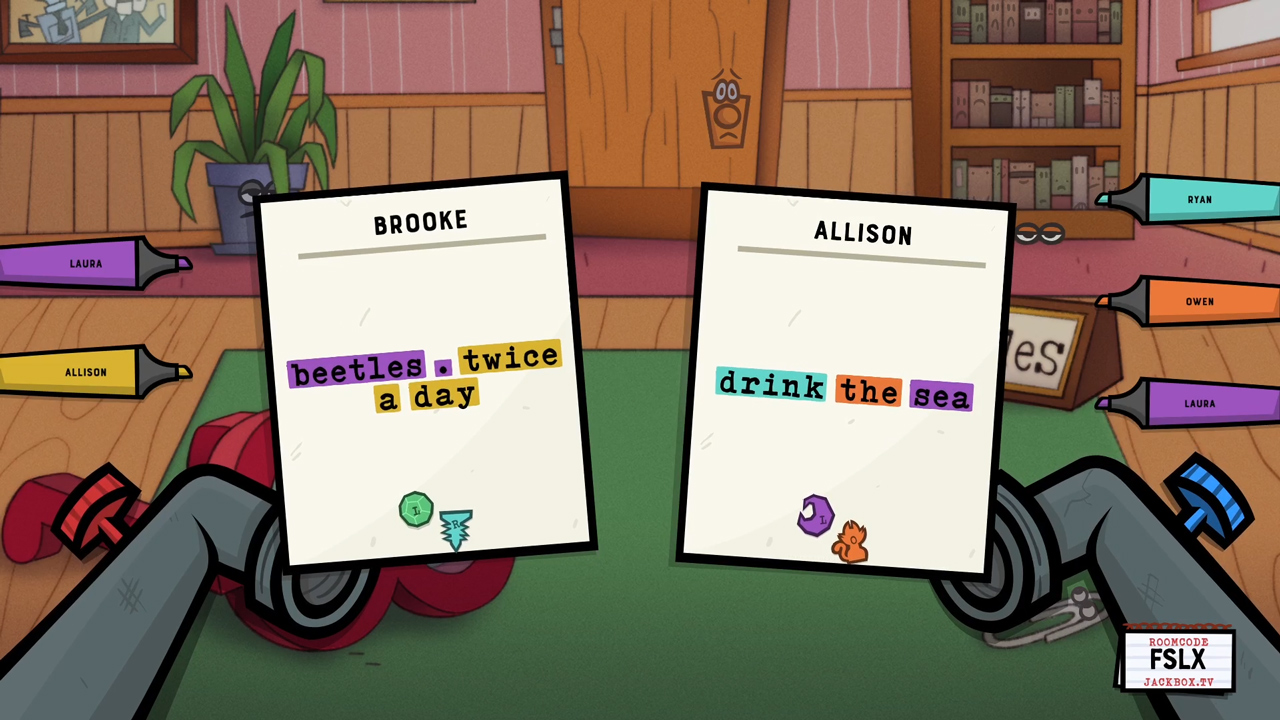Click the name ALLISON heading

pyautogui.click(x=862, y=233)
